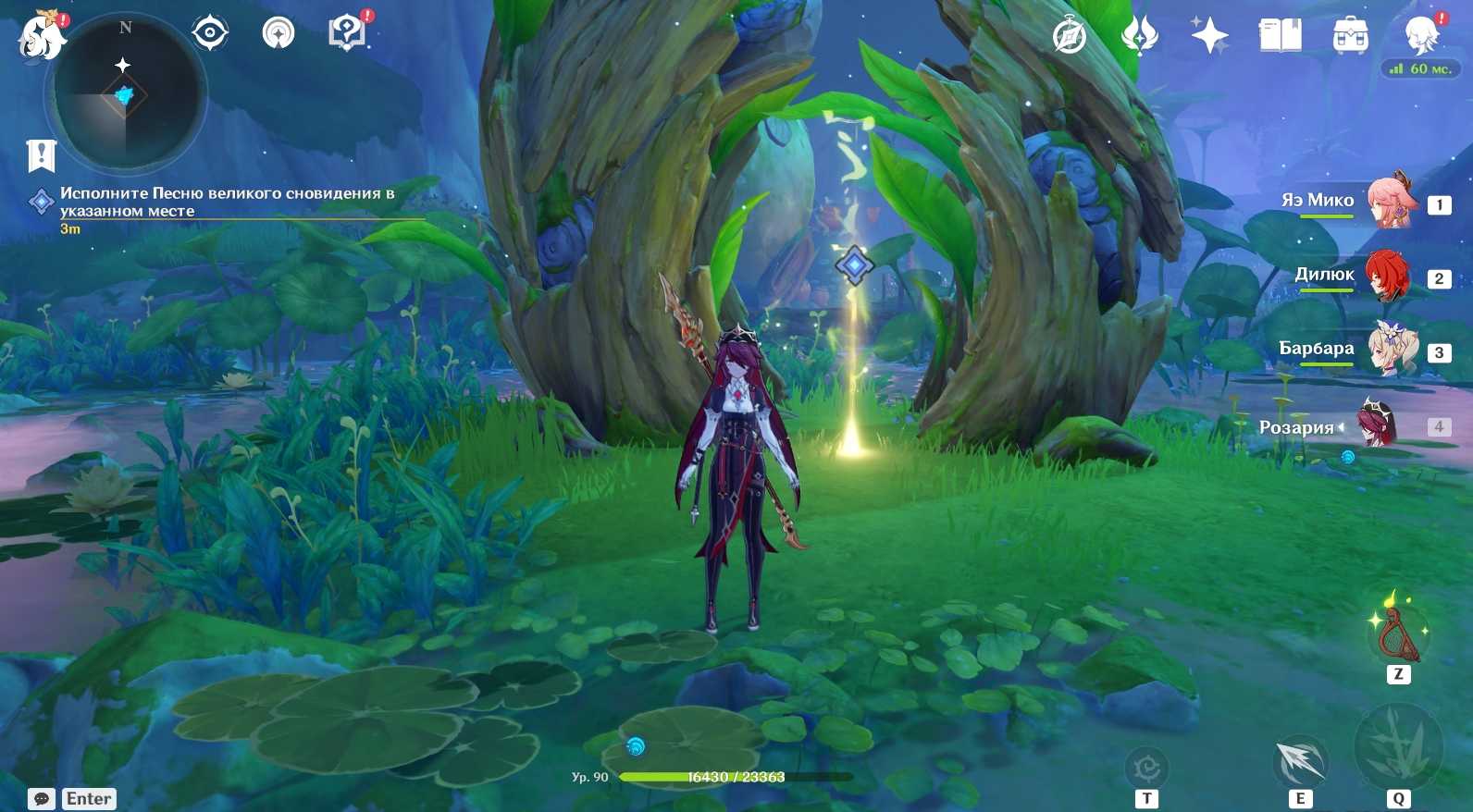The height and width of the screenshot is (812, 1473).
Task: Open the chat box speech bubble
Action: tap(42, 798)
